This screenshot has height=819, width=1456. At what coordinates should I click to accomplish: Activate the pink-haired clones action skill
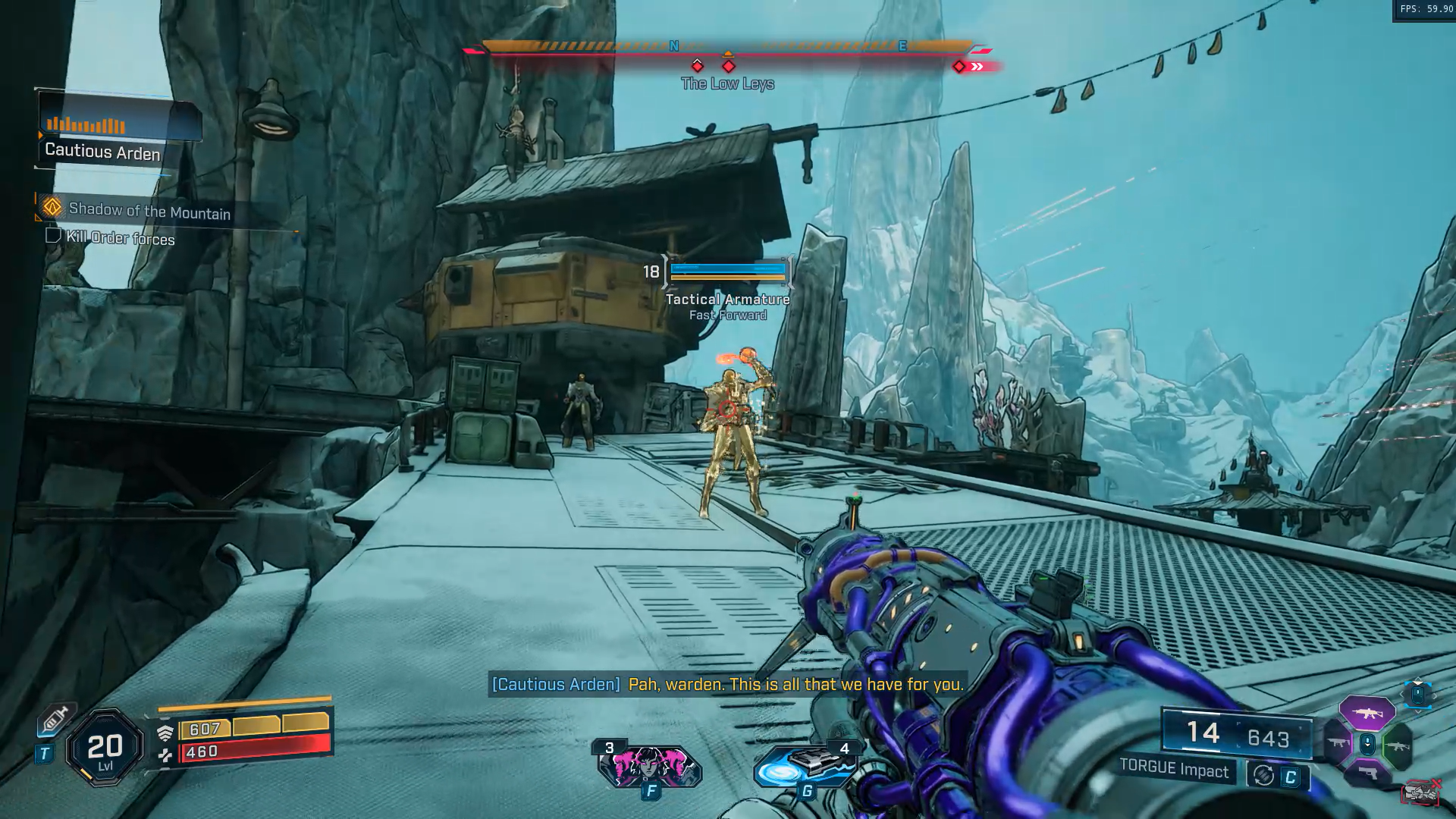(x=649, y=766)
